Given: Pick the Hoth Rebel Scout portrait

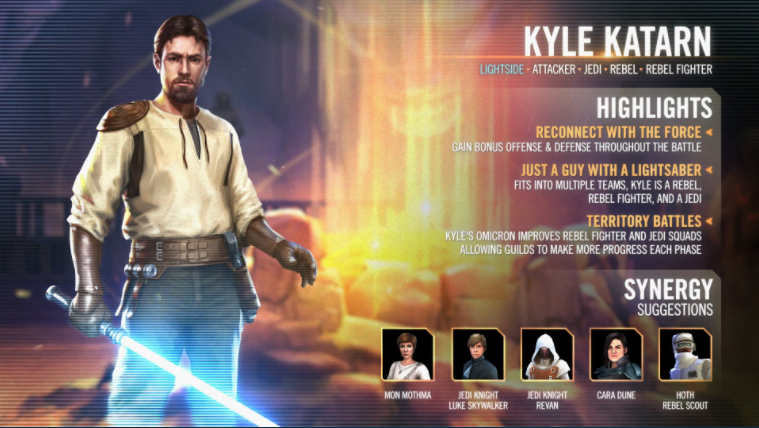Looking at the screenshot, I should pos(684,354).
